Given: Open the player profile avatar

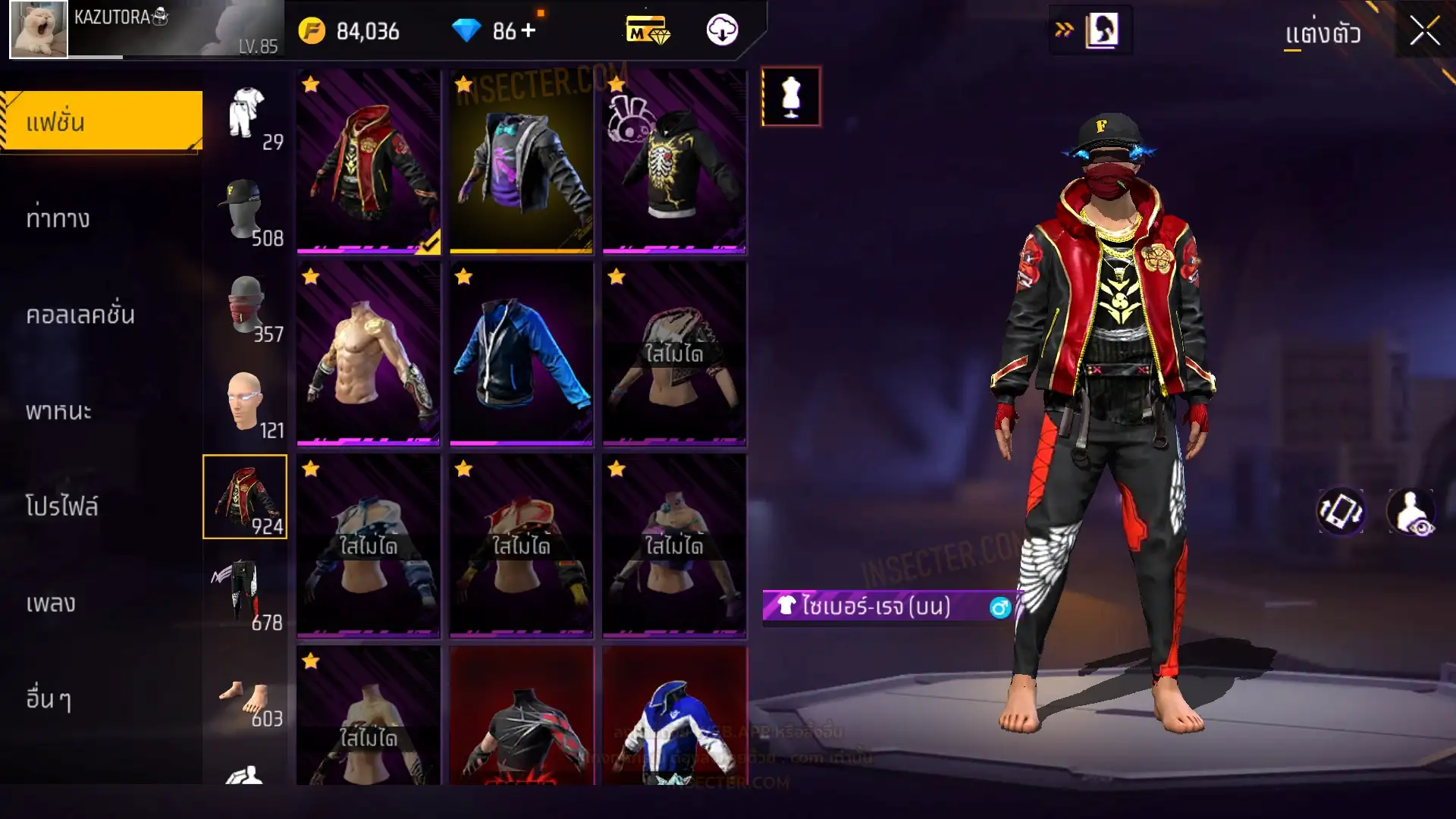Looking at the screenshot, I should click(39, 30).
